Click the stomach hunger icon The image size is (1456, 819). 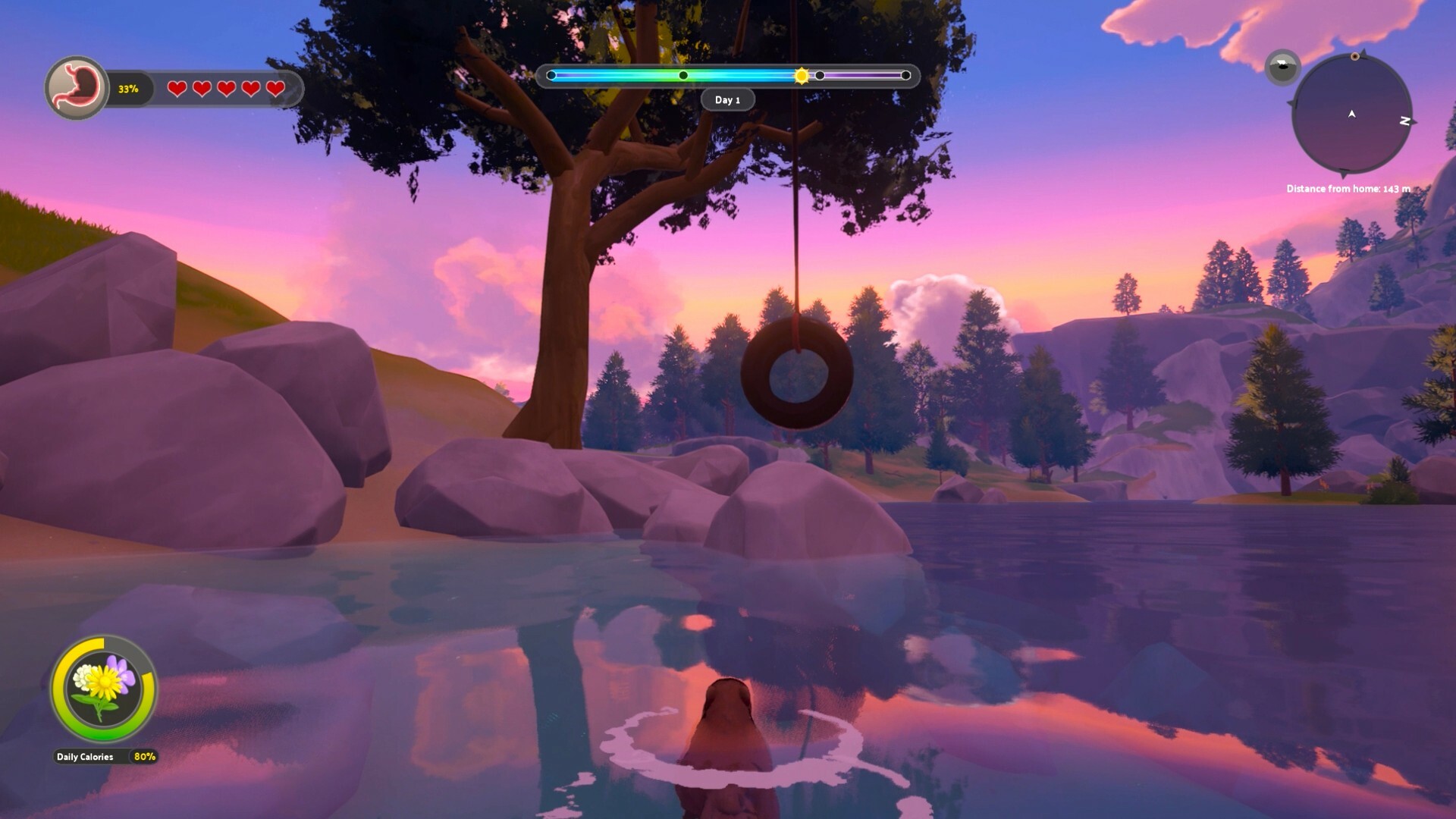[x=76, y=87]
